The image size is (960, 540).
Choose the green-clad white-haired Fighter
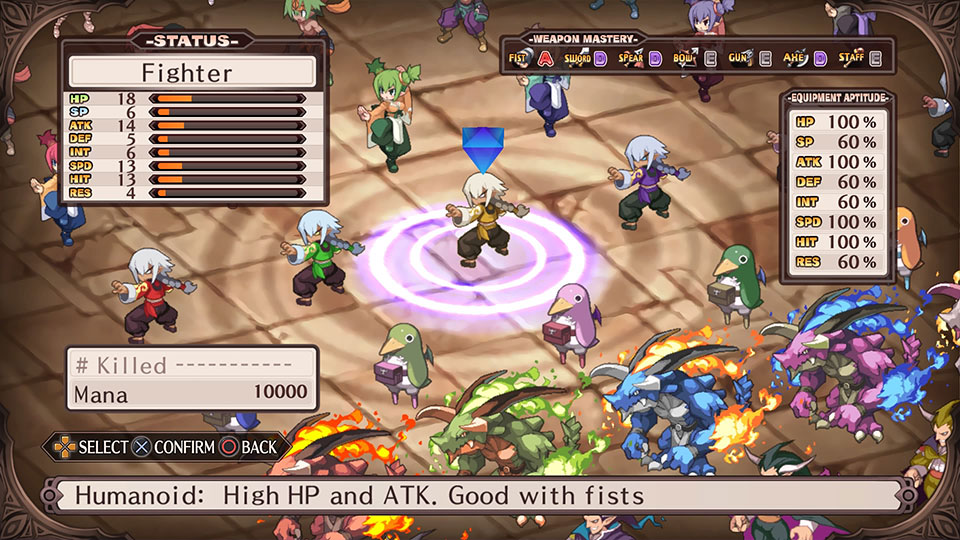tap(316, 254)
